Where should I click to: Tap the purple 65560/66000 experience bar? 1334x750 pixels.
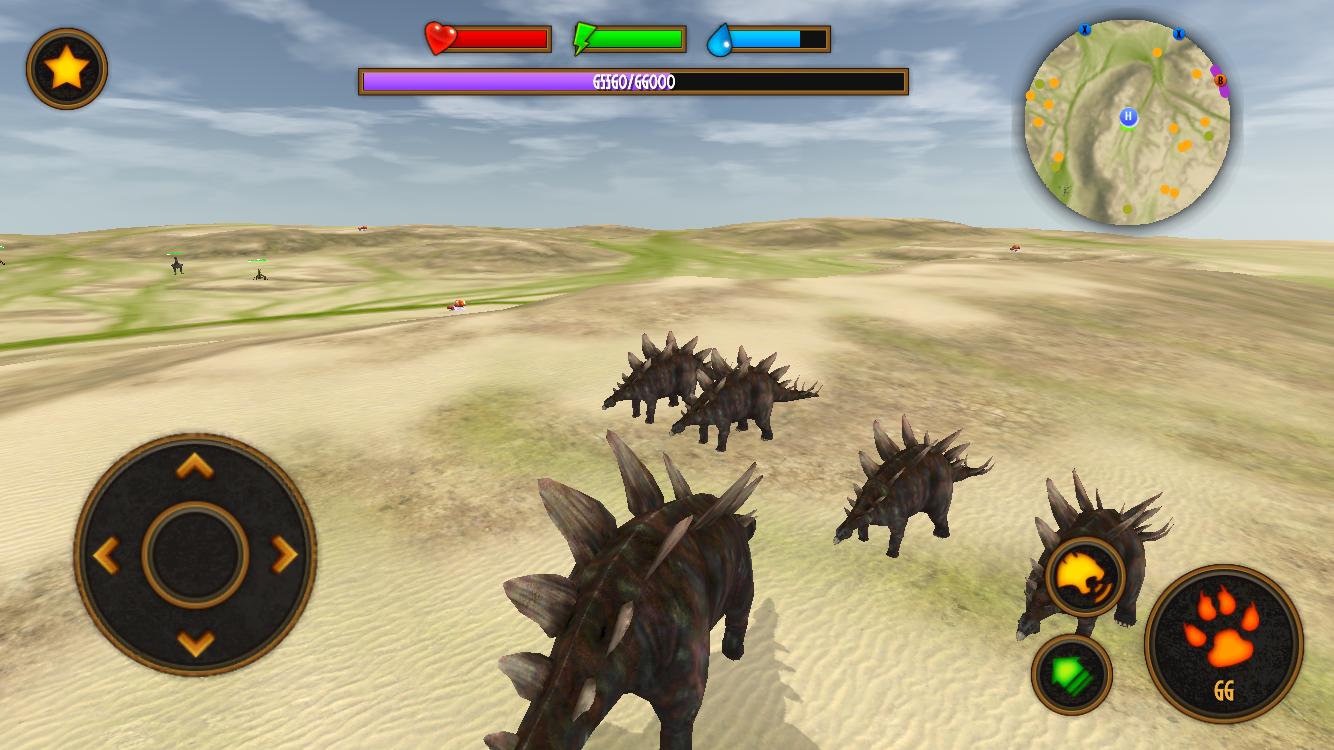click(630, 83)
